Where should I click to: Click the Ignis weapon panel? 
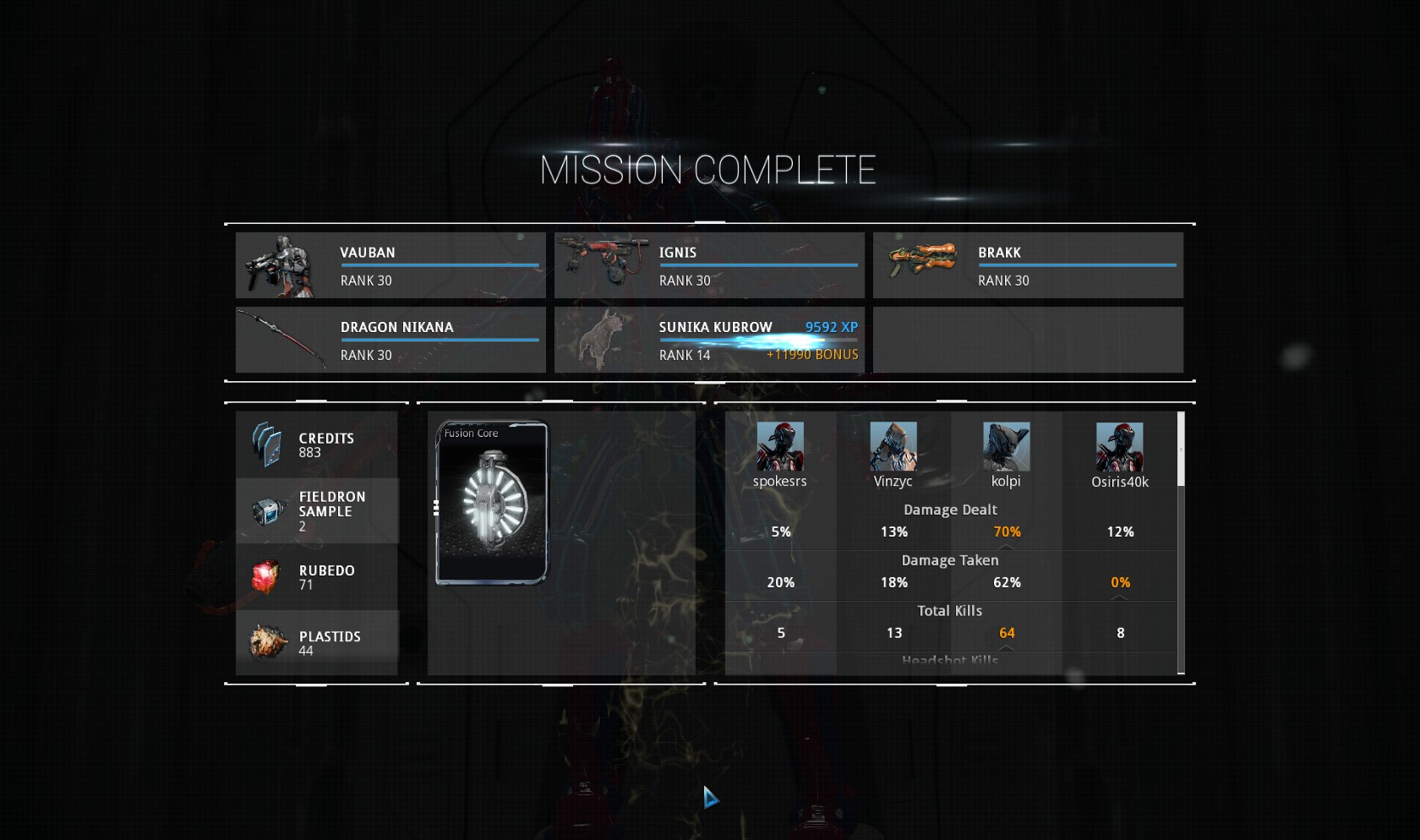coord(709,265)
